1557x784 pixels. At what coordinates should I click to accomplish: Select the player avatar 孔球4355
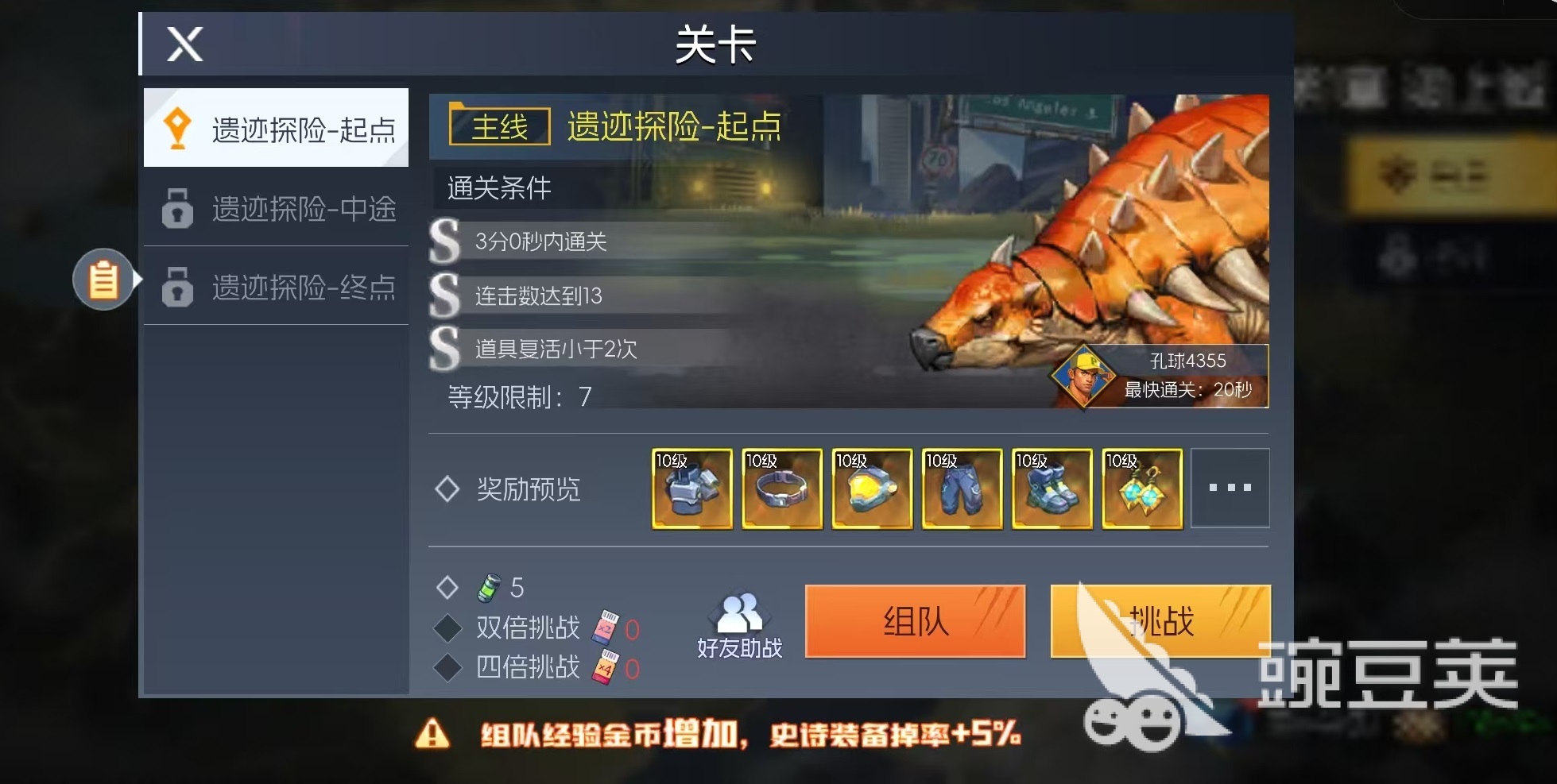coord(1085,379)
